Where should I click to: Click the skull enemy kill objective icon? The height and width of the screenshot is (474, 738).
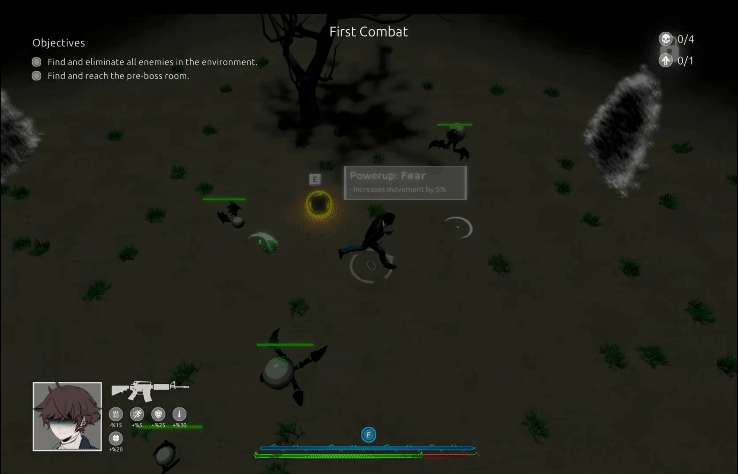[x=666, y=39]
